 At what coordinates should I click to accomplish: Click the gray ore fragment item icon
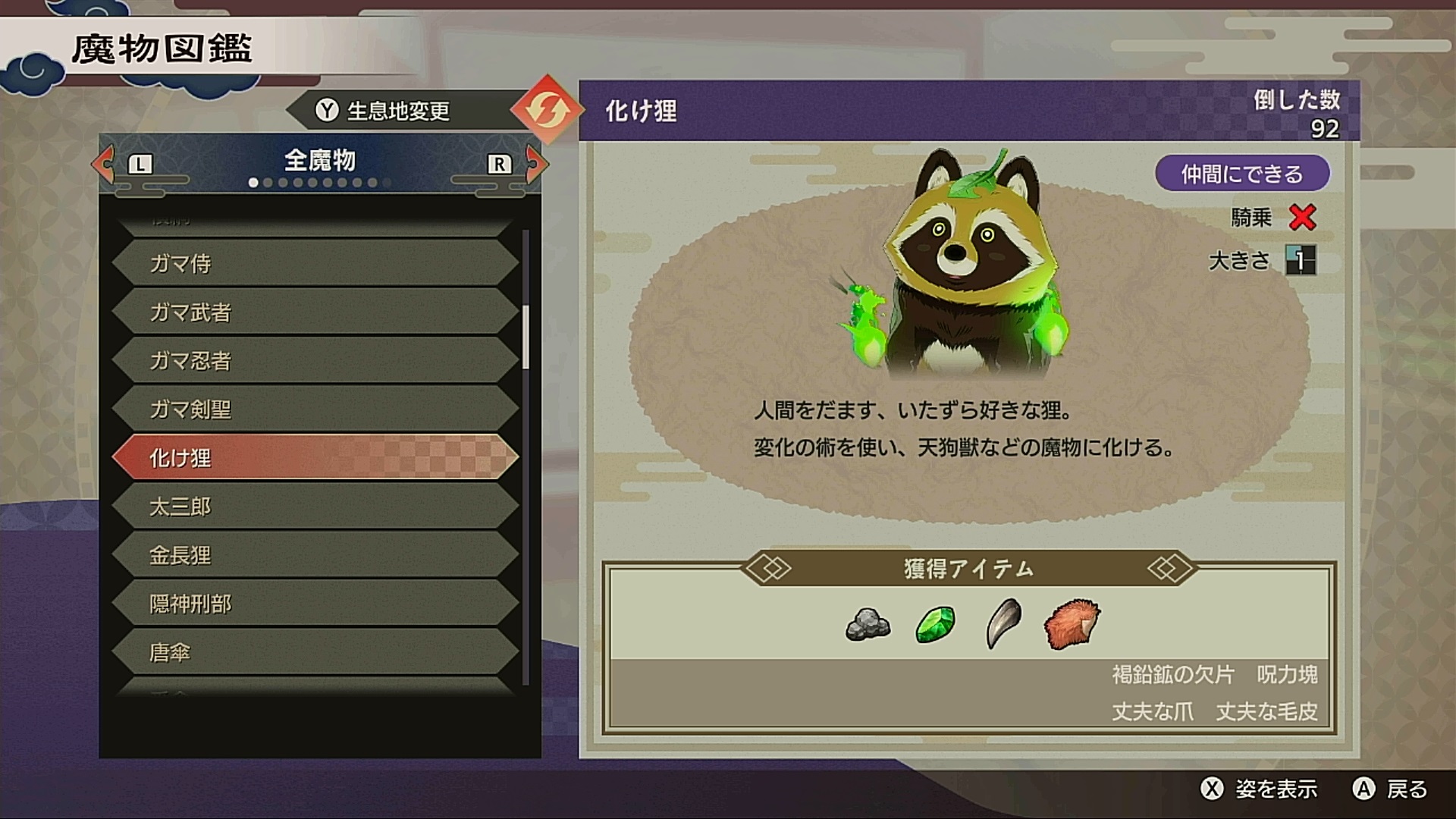click(868, 625)
